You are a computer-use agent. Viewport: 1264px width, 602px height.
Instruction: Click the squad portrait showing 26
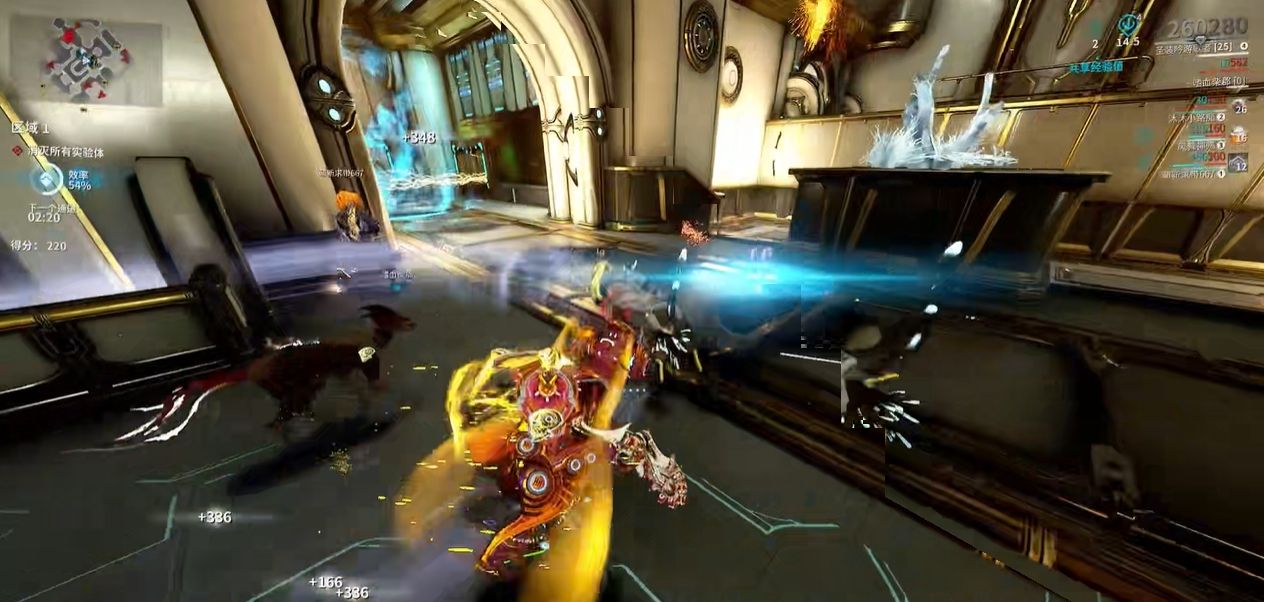[1239, 106]
